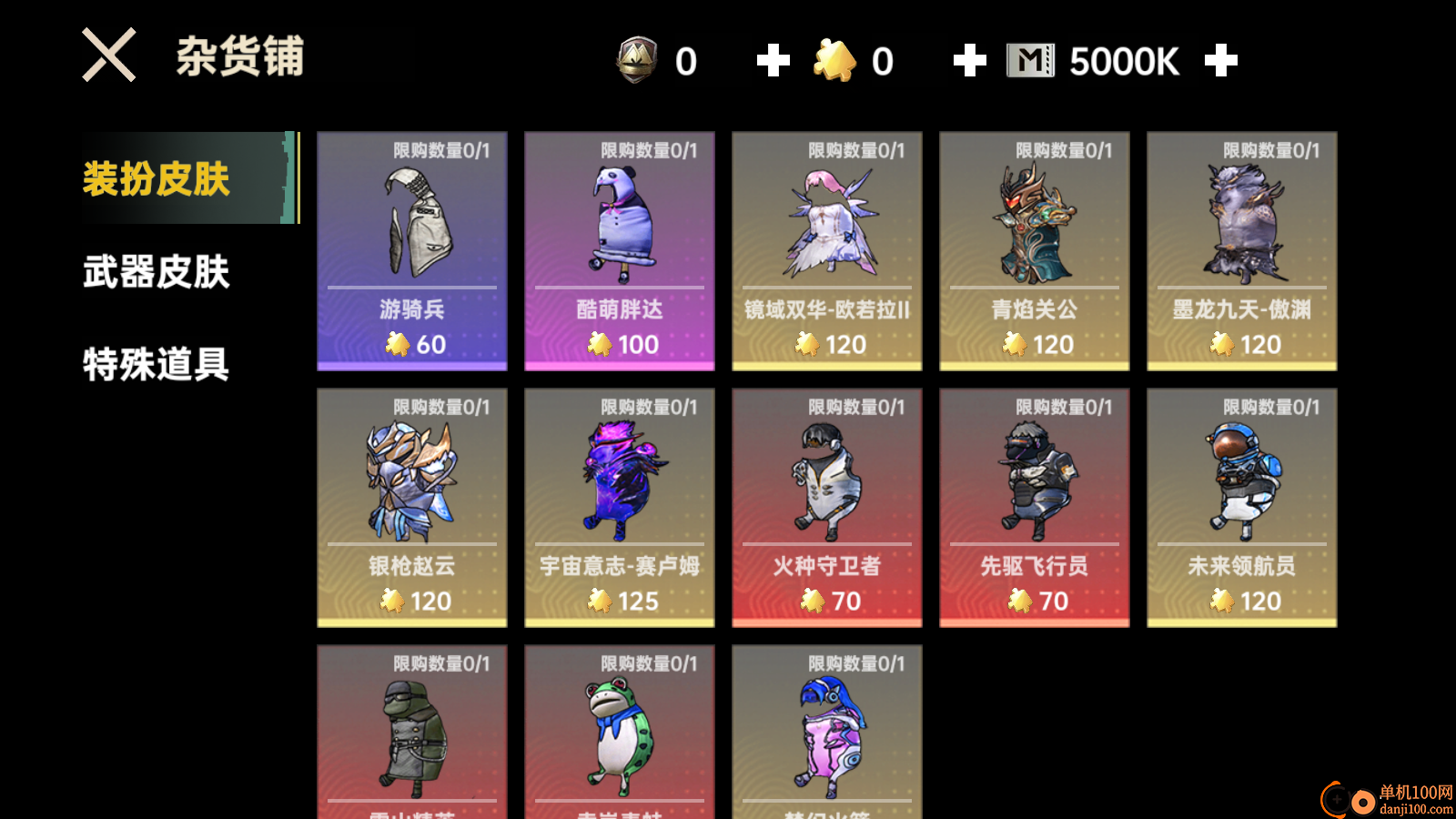Close the 杂货铺 shop with the X
Screen dimensions: 1456x819
(107, 55)
